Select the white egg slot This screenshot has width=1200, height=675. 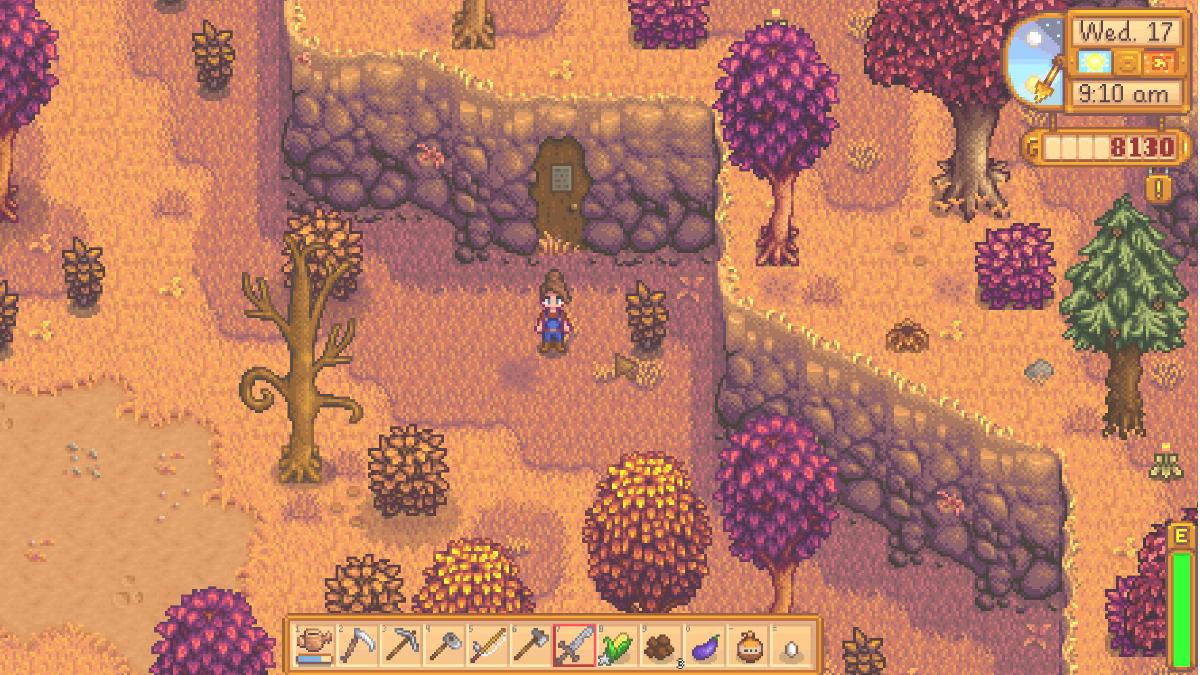[x=790, y=645]
